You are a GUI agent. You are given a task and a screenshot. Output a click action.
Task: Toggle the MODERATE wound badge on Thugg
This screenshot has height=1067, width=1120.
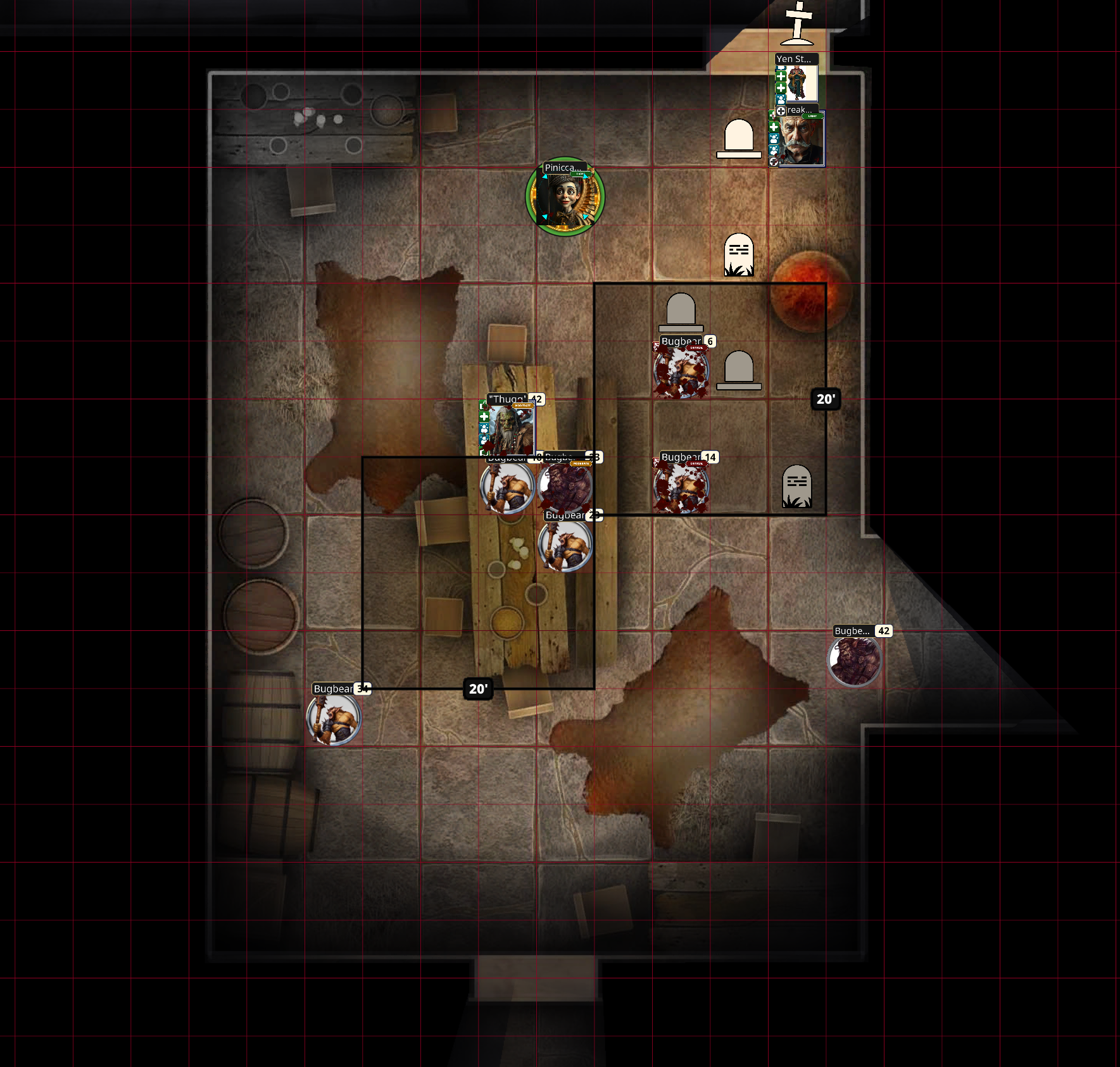click(522, 406)
